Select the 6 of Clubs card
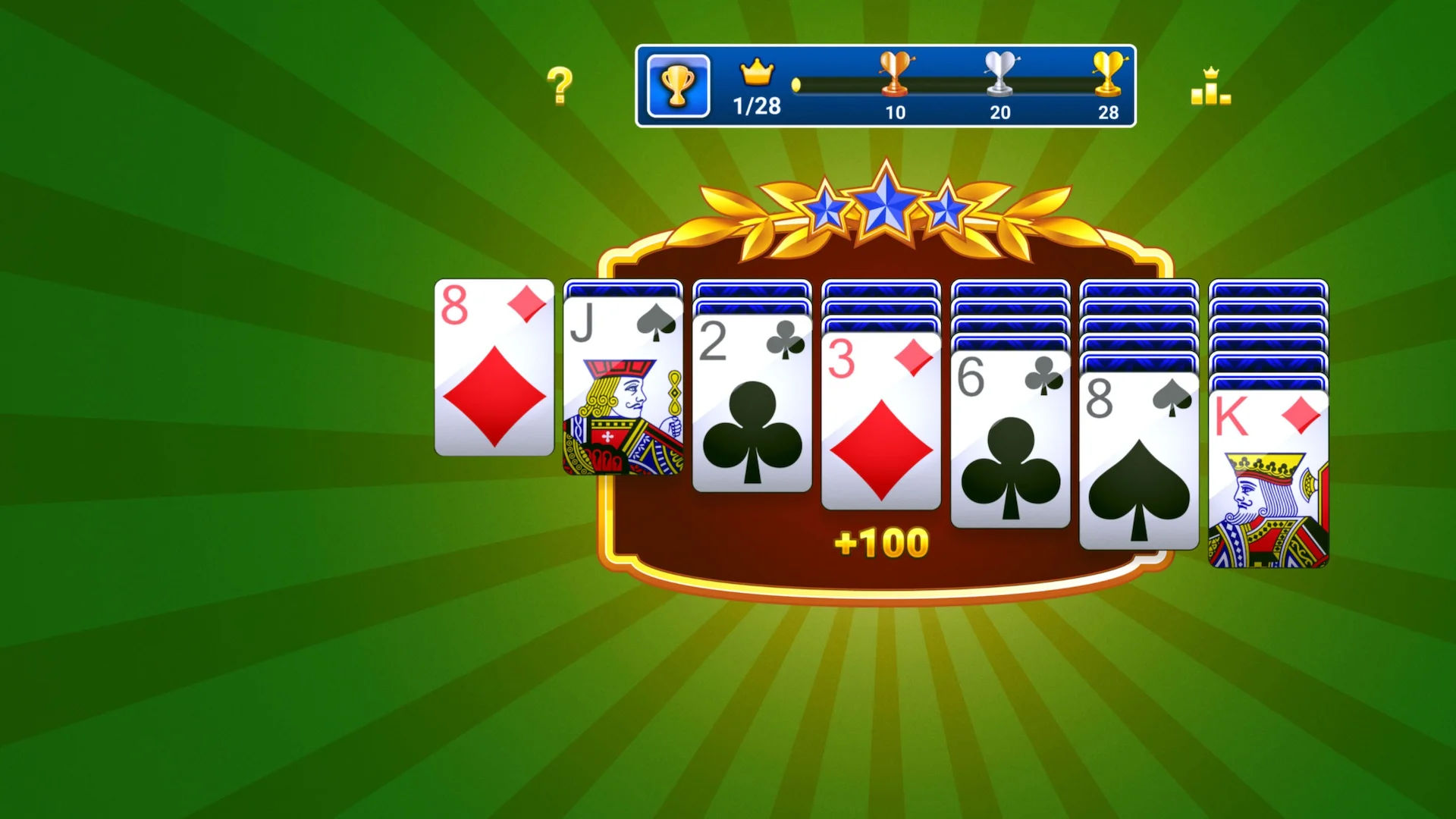The image size is (1456, 819). click(x=1010, y=440)
